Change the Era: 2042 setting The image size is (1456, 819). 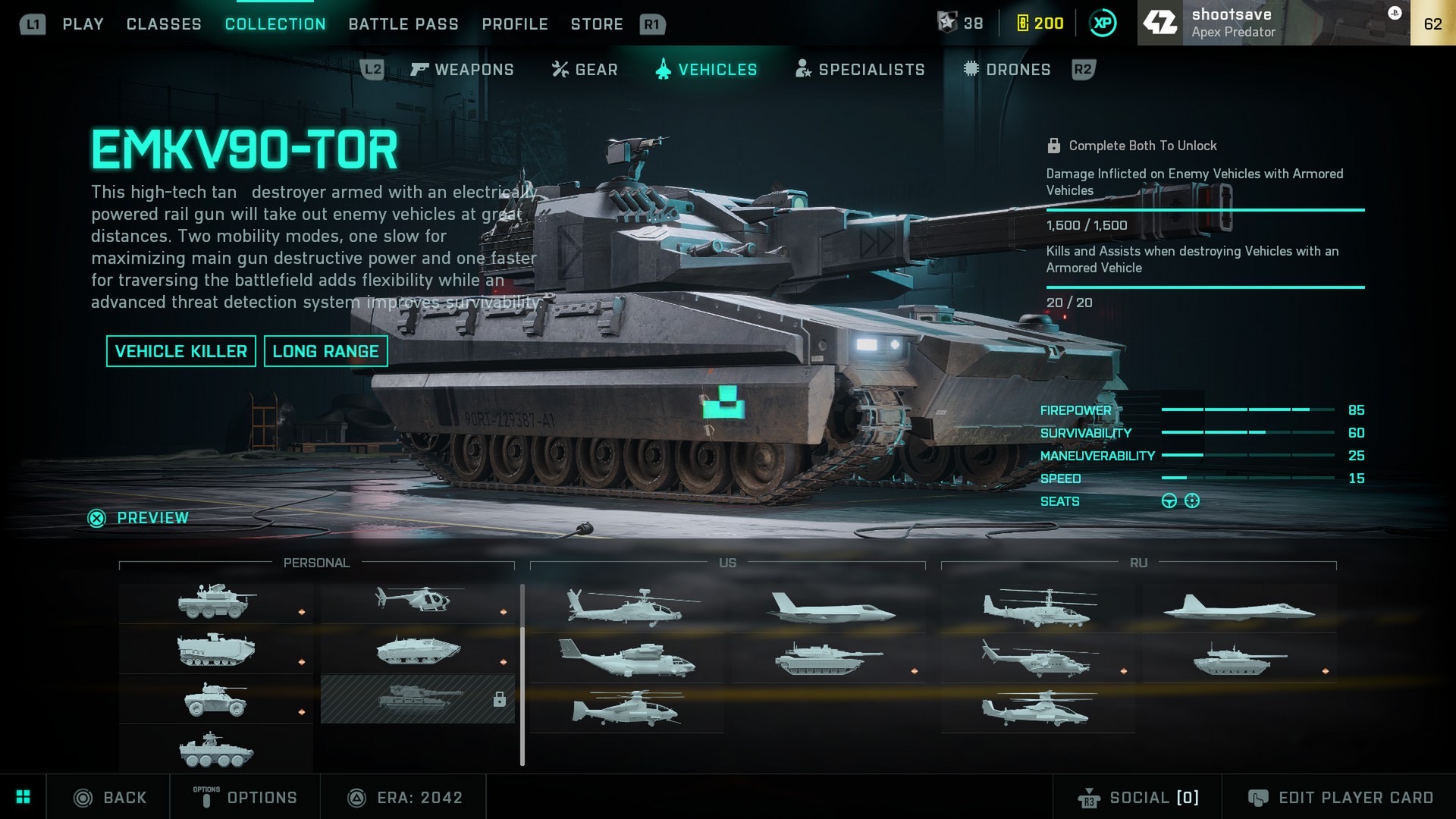coord(405,798)
